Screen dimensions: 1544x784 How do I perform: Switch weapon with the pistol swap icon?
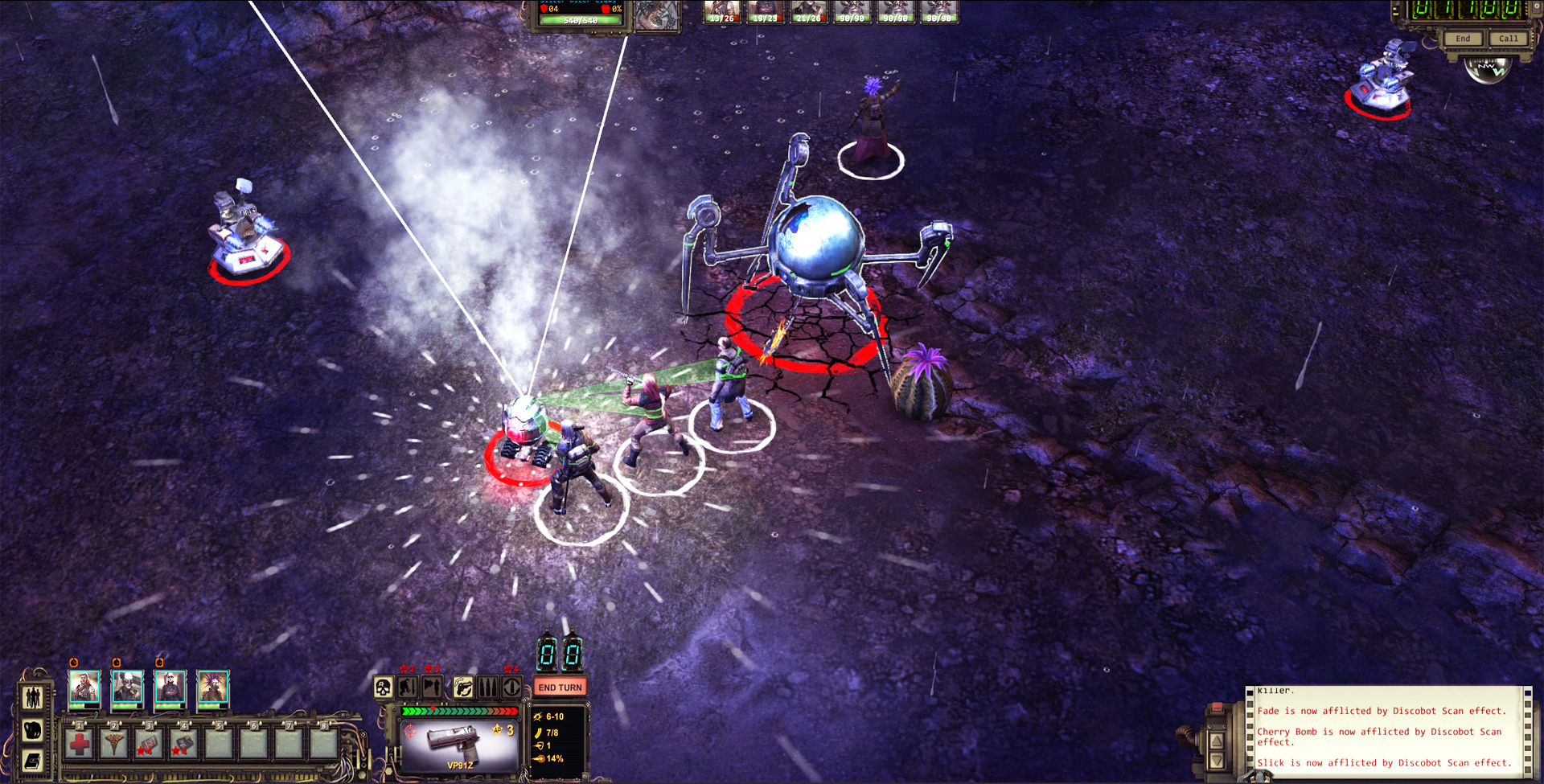(463, 688)
